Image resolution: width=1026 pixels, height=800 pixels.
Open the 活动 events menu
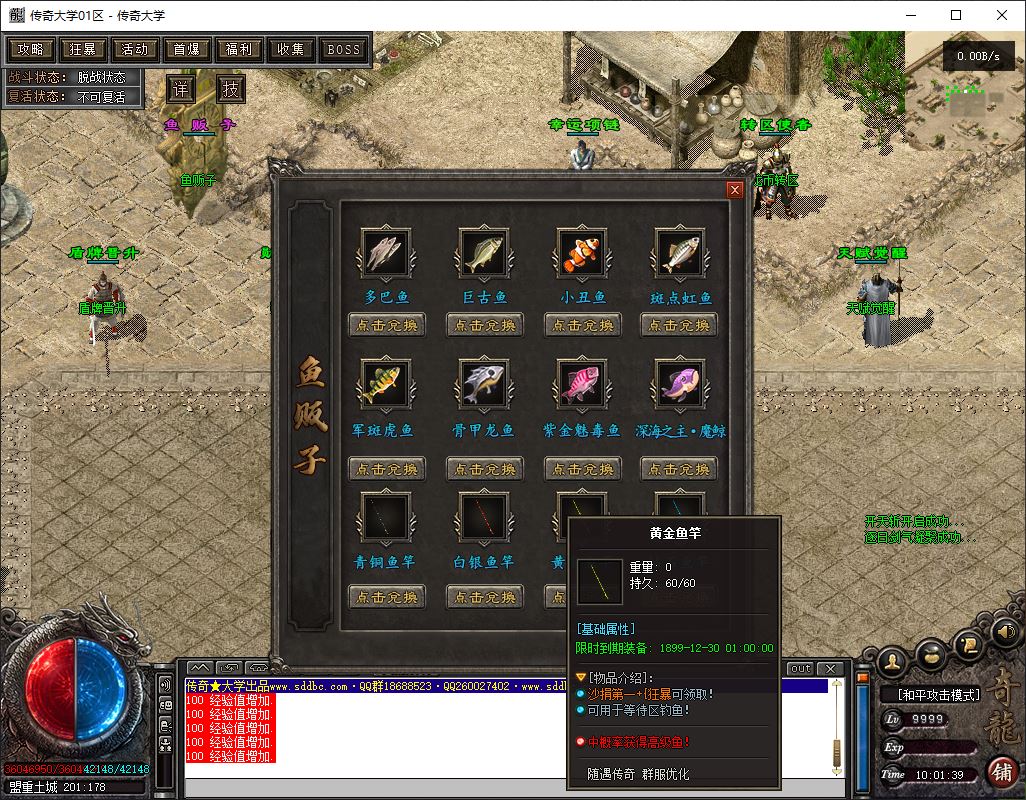[135, 49]
